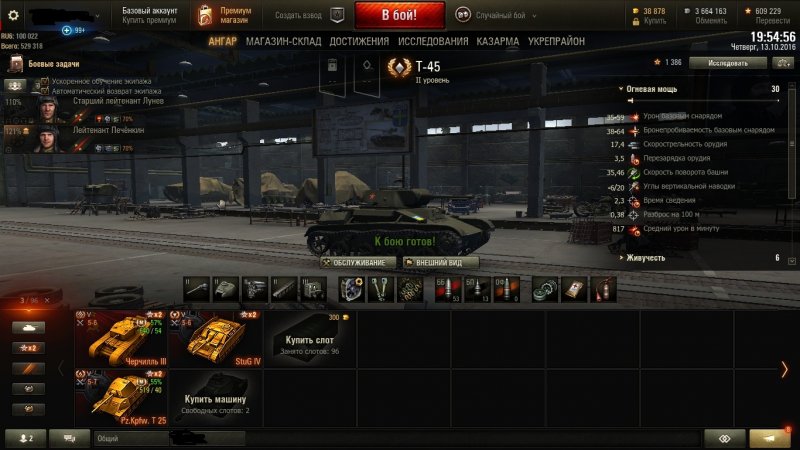Open the Внешний вид appearance button
Viewport: 800px width, 450px height.
coord(438,262)
